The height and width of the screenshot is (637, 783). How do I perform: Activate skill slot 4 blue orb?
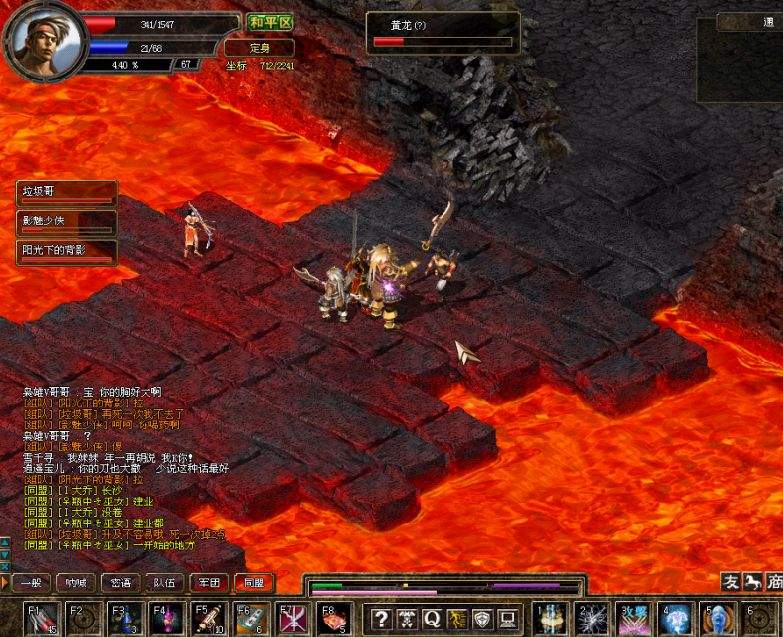tap(677, 618)
